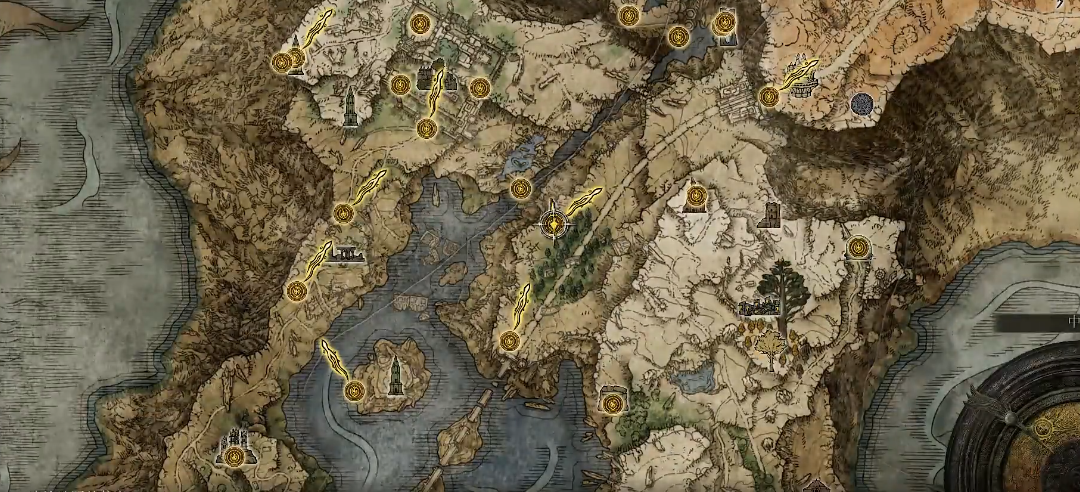Select the dark blue round waygate marker
The image size is (1080, 492).
point(862,103)
